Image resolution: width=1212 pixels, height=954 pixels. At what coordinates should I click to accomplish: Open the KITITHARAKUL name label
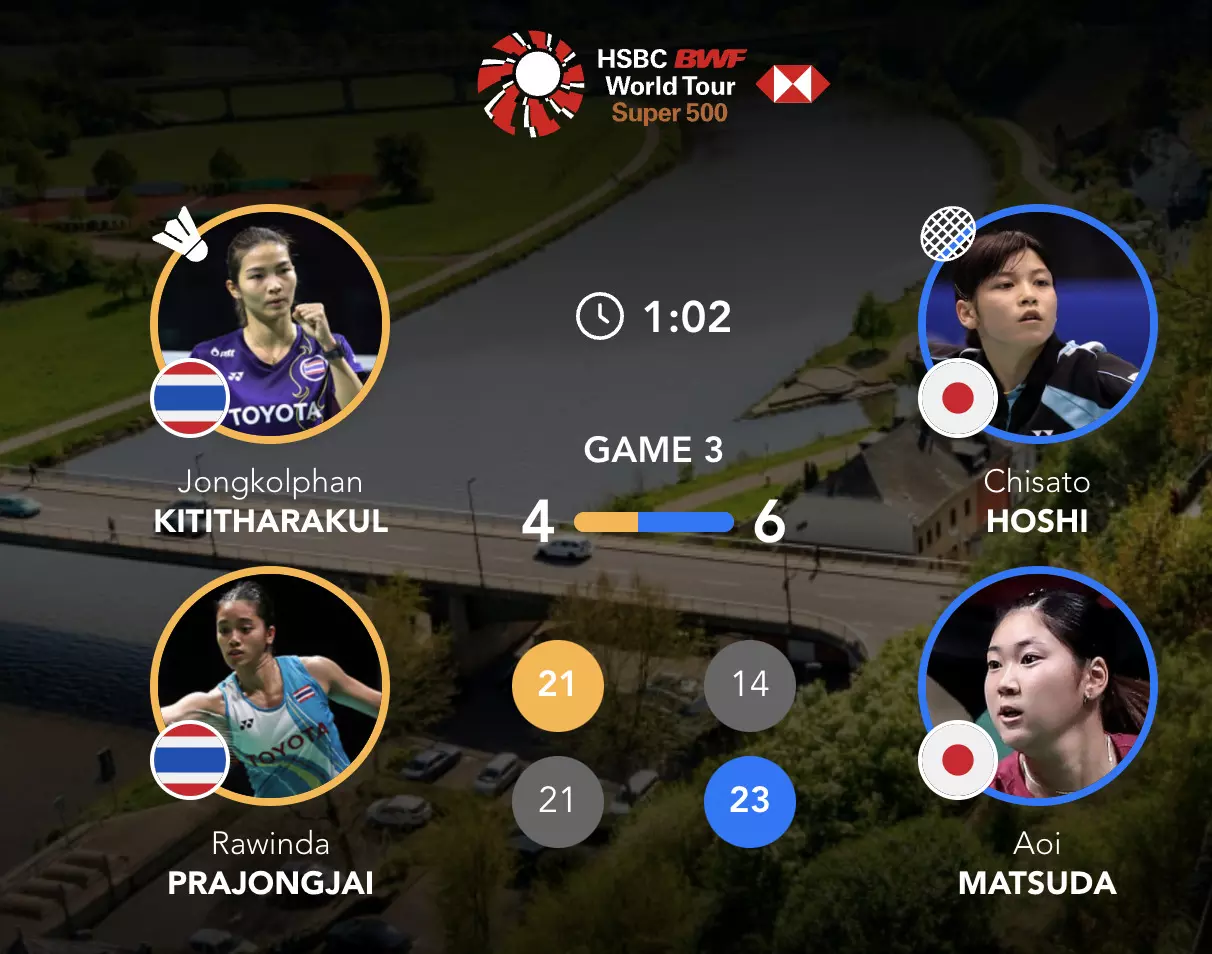click(271, 521)
